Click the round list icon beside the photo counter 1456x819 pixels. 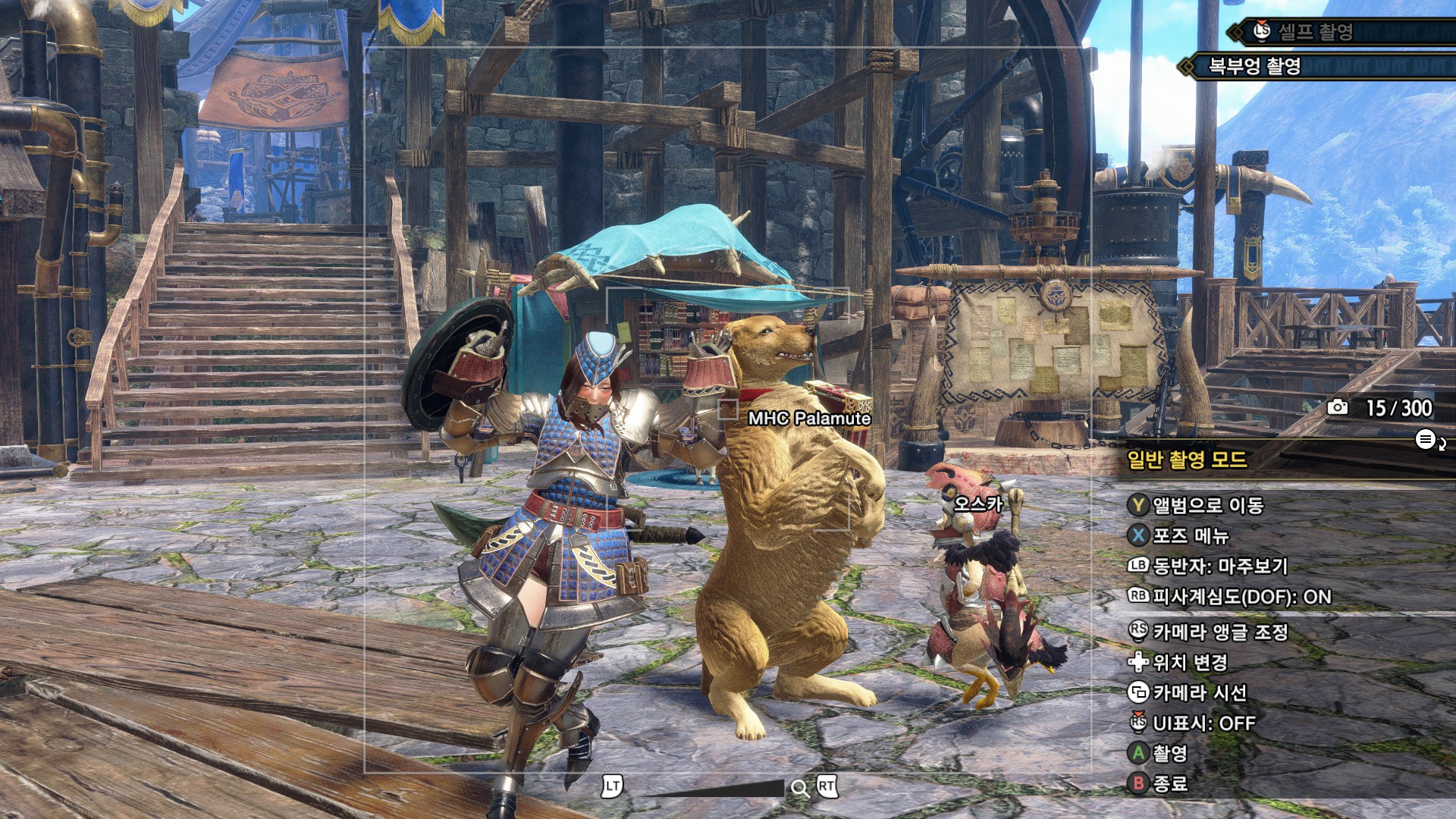tap(1426, 439)
